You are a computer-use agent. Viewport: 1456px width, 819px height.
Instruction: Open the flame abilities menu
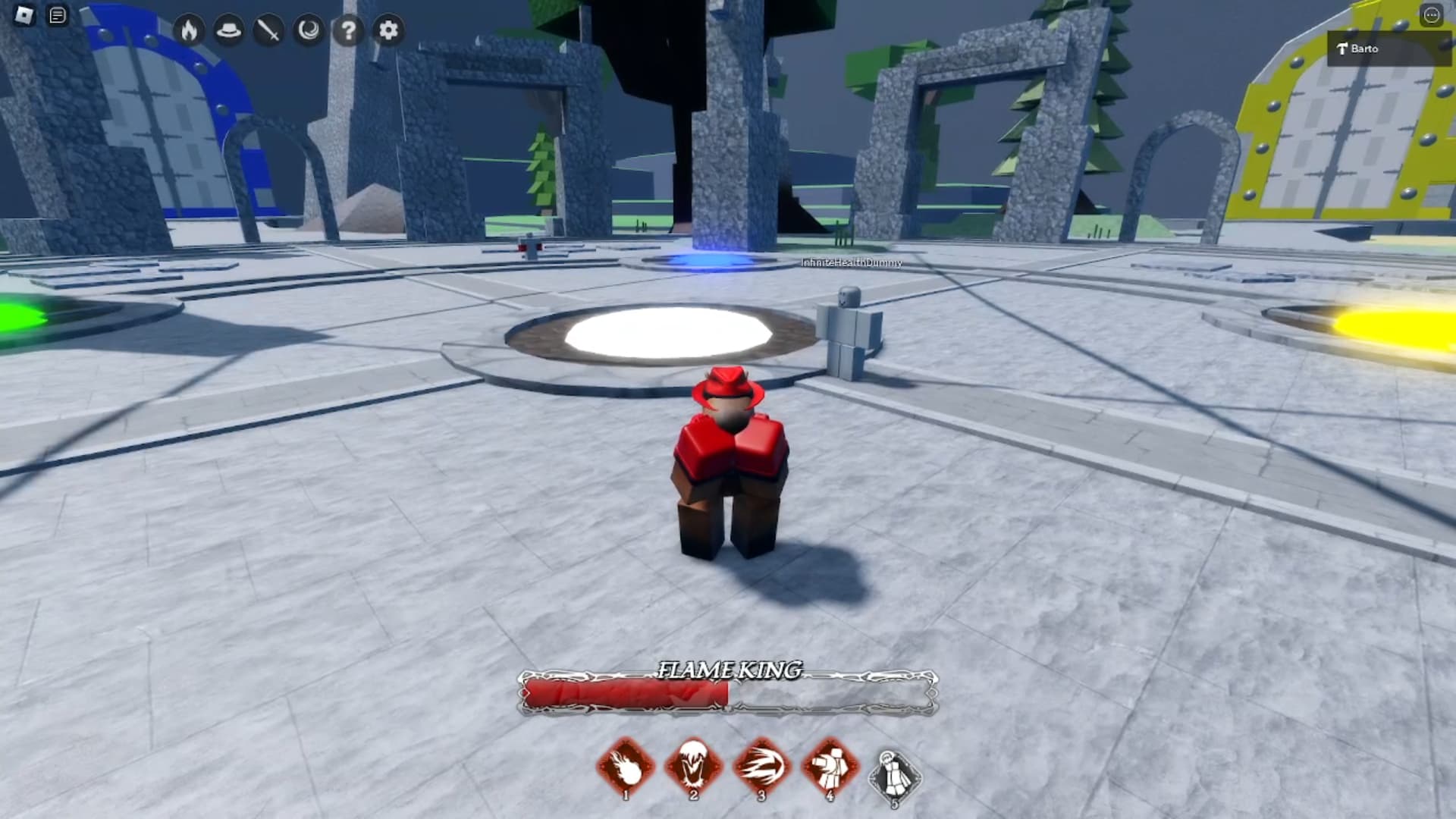pyautogui.click(x=191, y=31)
